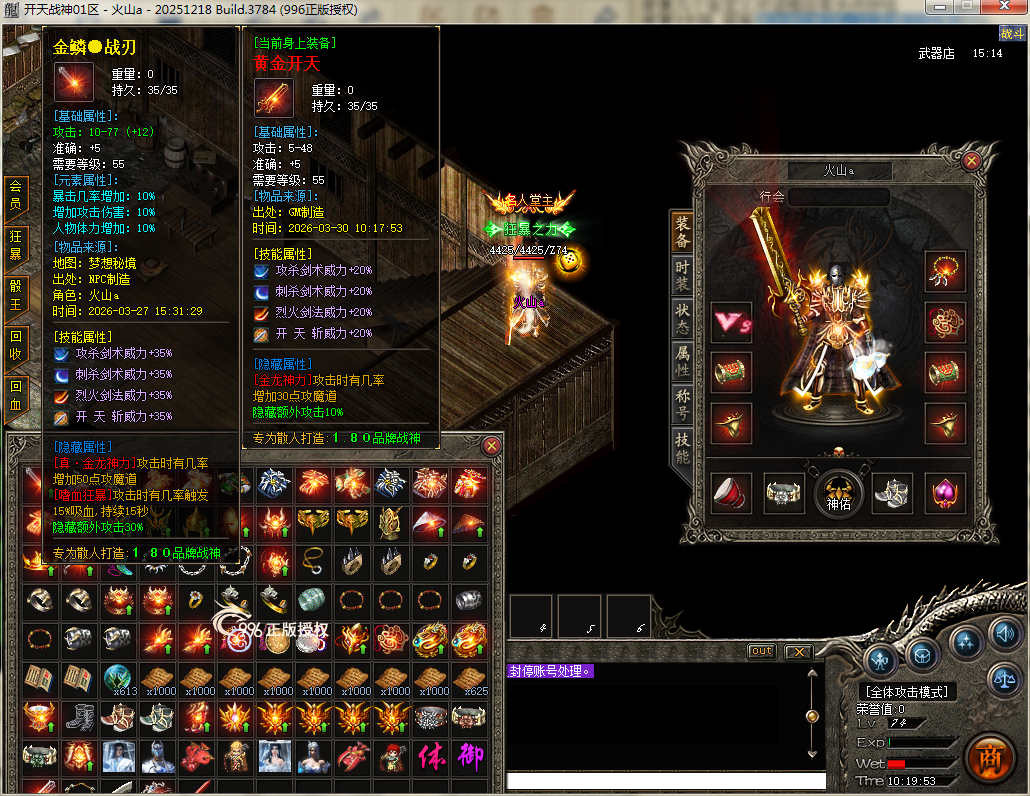Select the 称号 title tab
Image resolution: width=1030 pixels, height=796 pixels.
[682, 404]
